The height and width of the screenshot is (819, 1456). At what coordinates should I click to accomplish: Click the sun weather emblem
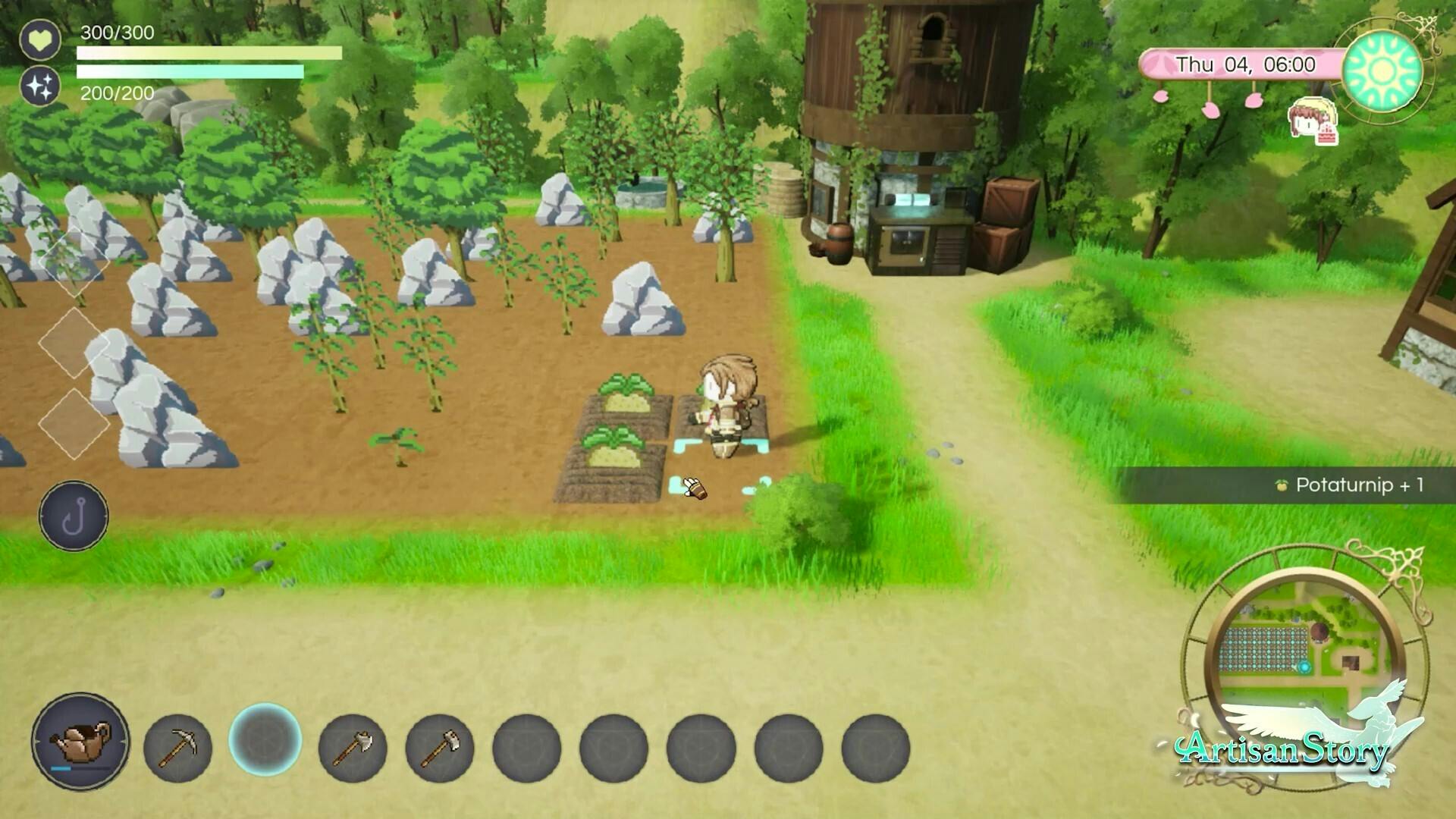pos(1382,70)
